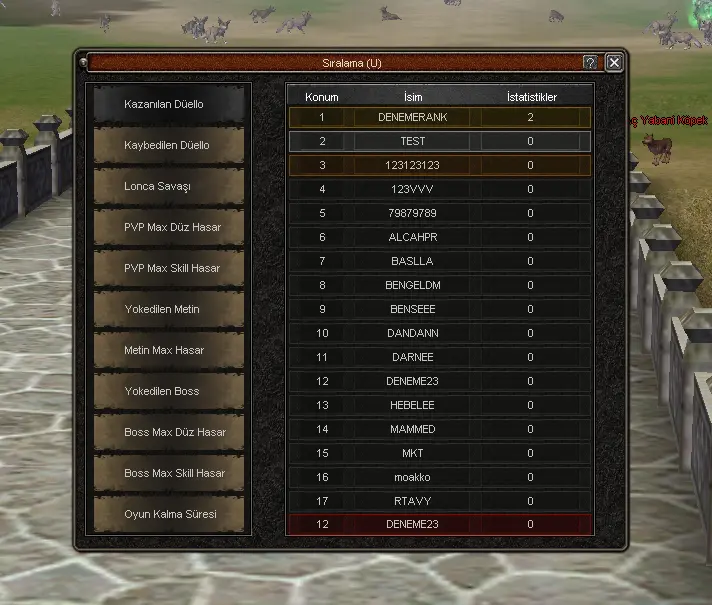The image size is (712, 605).
Task: View Boss Max Skill Hasar rankings
Action: (168, 473)
